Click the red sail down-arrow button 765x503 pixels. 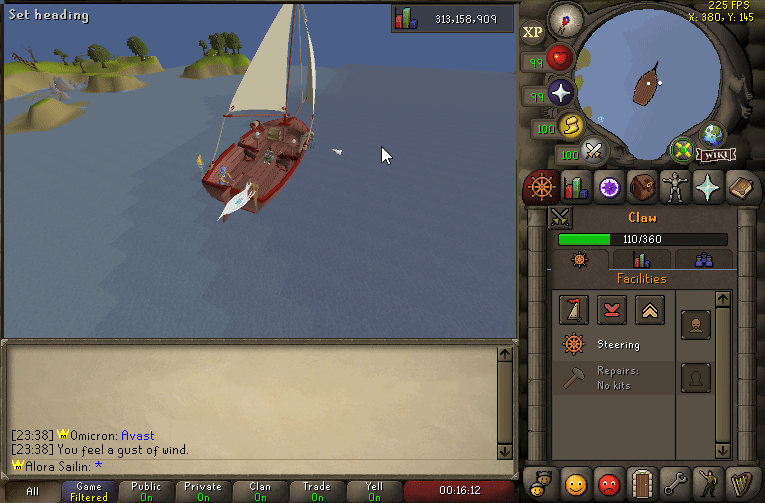pyautogui.click(x=612, y=310)
